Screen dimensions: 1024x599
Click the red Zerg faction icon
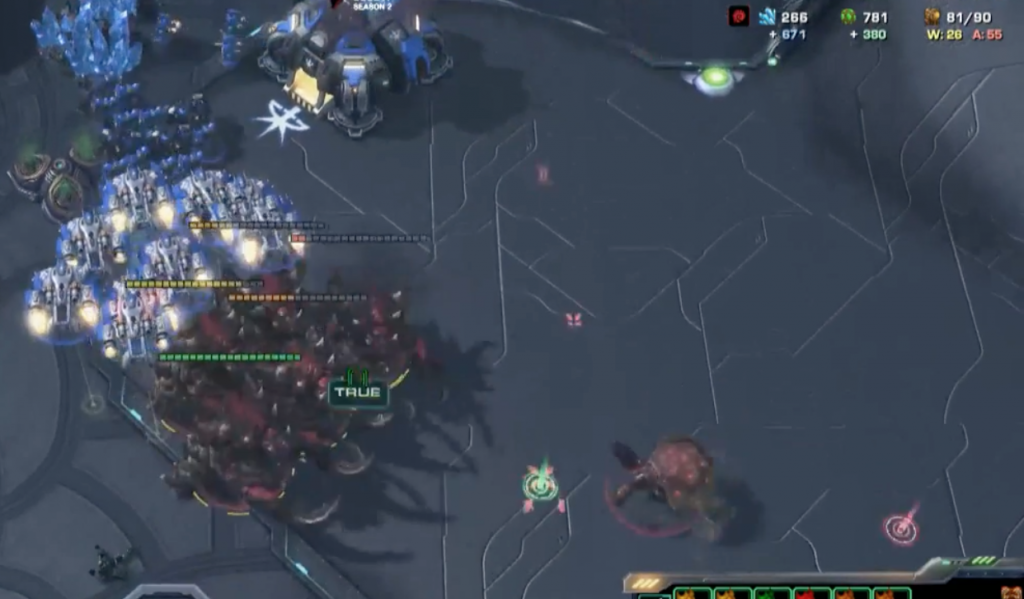click(739, 16)
